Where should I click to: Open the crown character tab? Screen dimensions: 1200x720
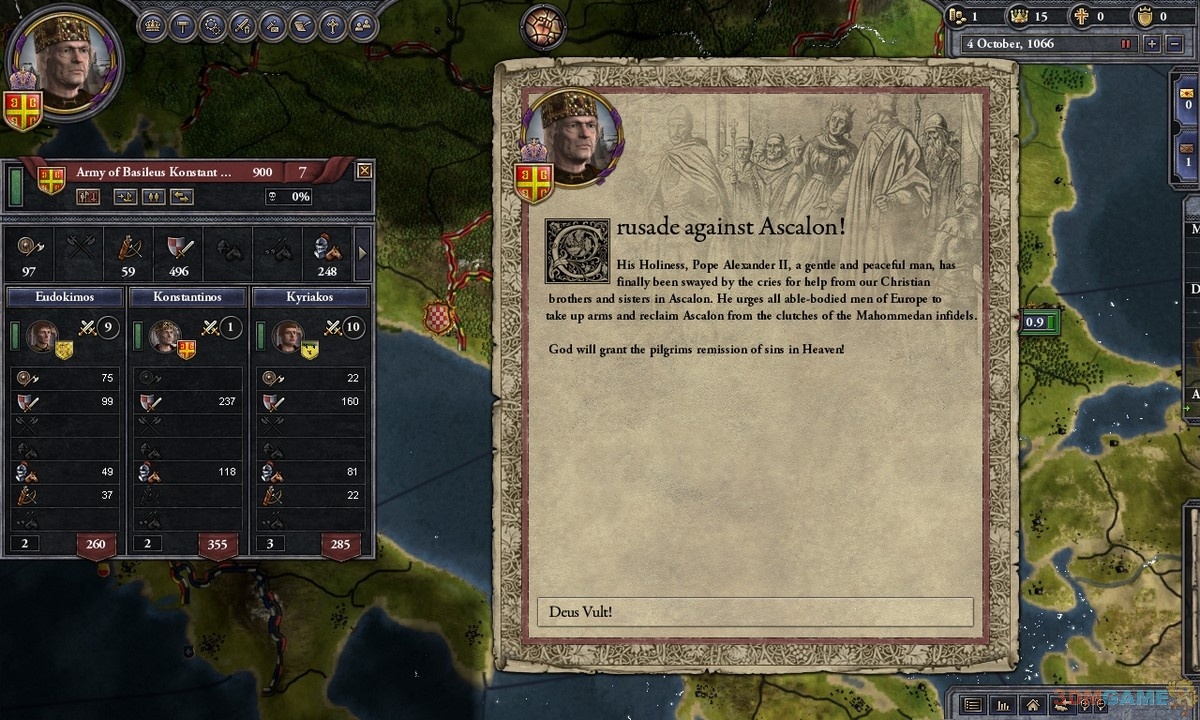(152, 26)
